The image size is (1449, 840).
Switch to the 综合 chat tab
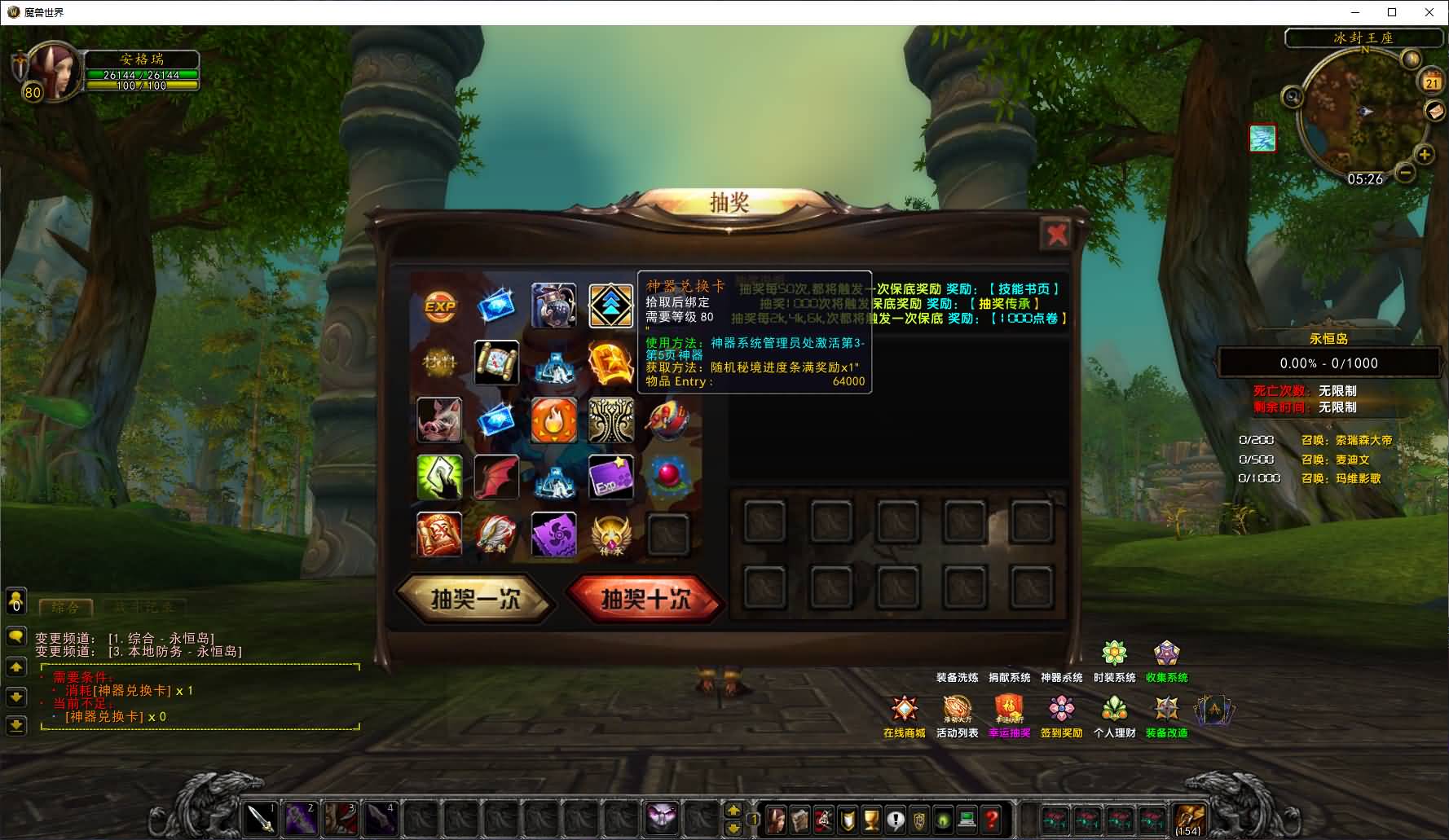click(66, 608)
